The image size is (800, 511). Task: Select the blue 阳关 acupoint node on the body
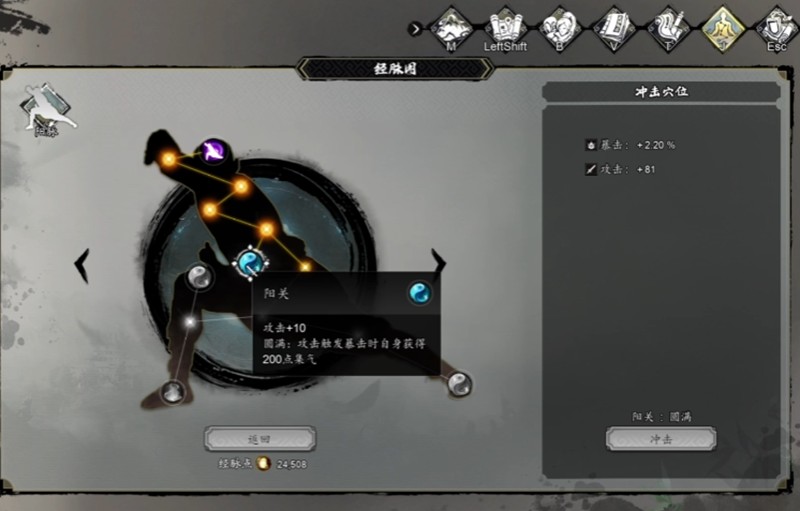[250, 263]
